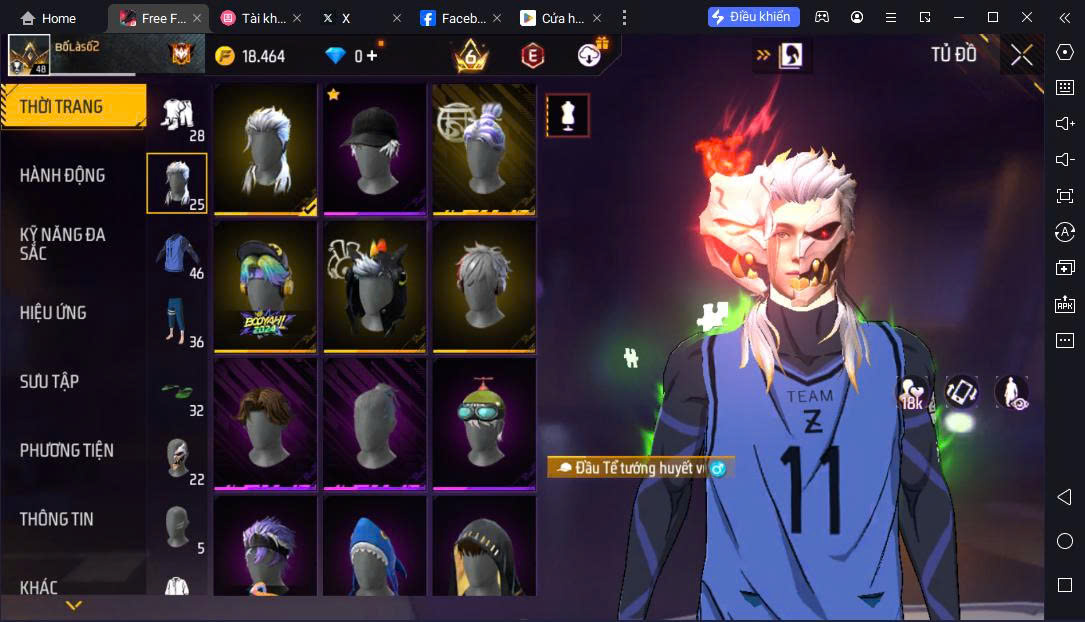Pick the brown hair item
Screen dimensions: 1085x622
click(x=265, y=424)
